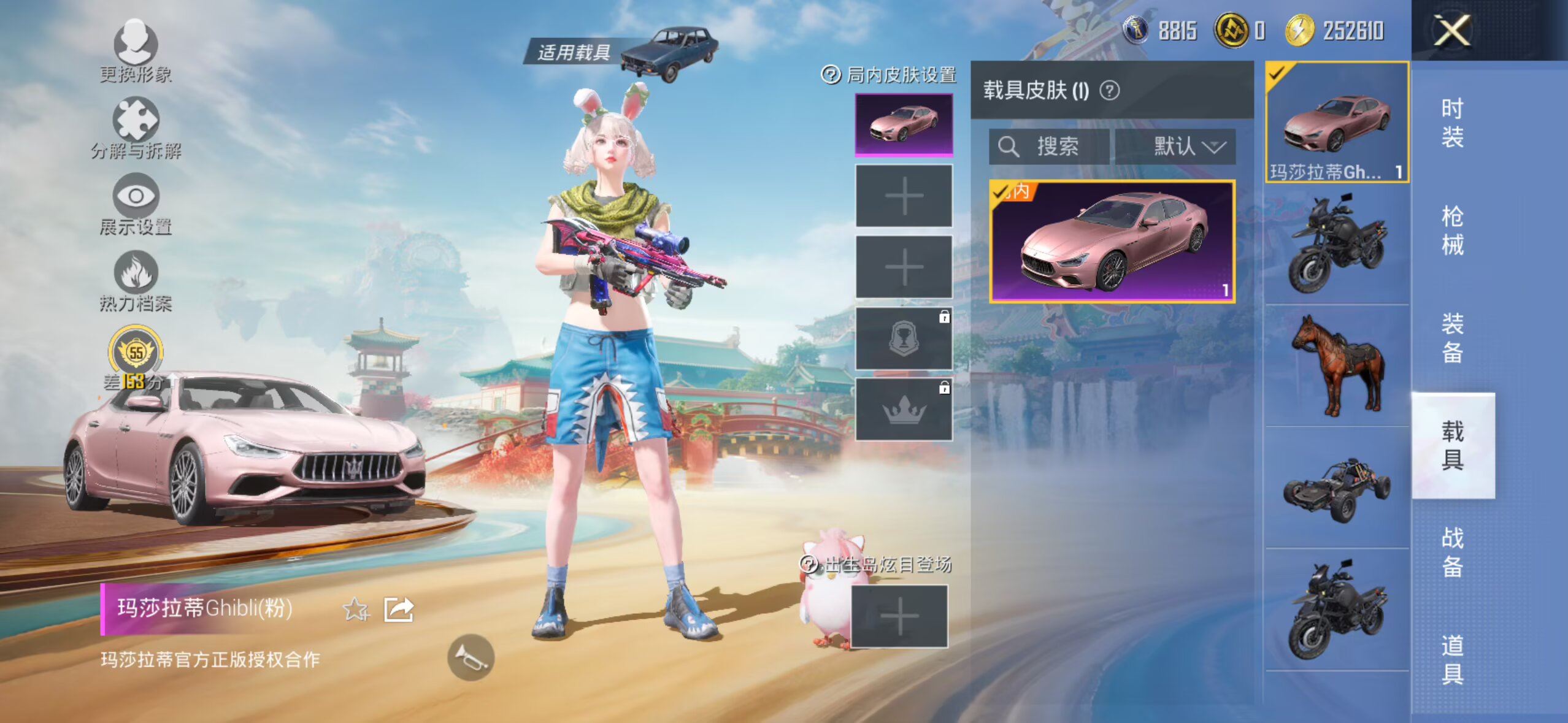Choose the horse in the vehicle list
Screen dimensions: 1568x723
(1337, 365)
